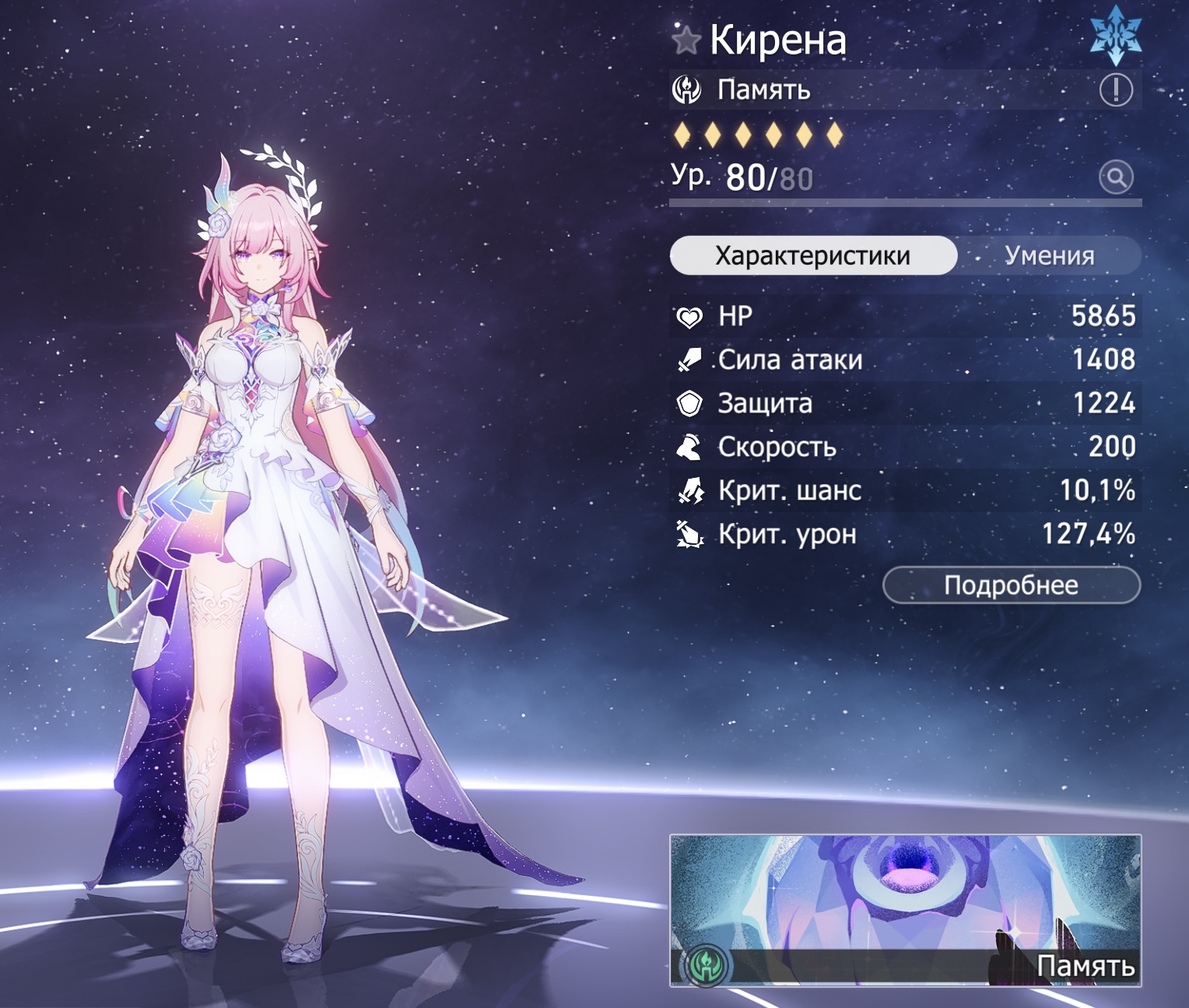This screenshot has width=1189, height=1008.
Task: Click the ice element snowflake icon
Action: 1116,36
